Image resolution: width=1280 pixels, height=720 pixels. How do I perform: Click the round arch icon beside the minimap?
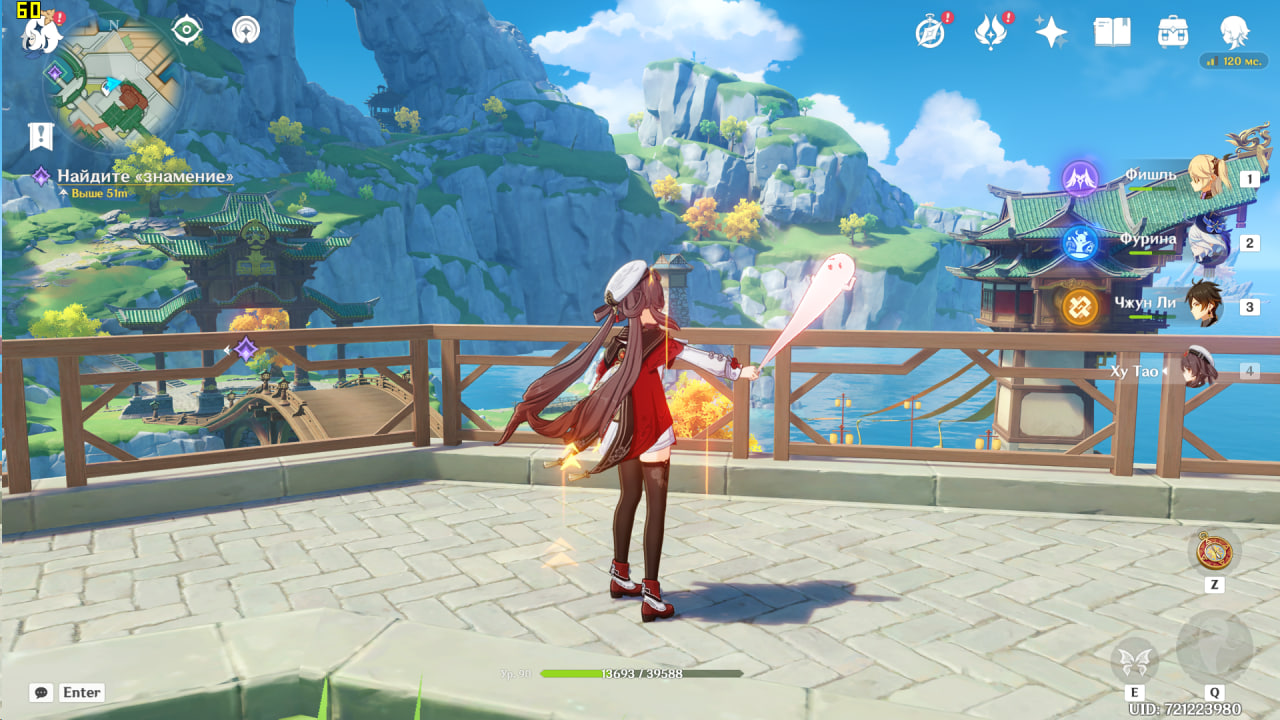[245, 30]
